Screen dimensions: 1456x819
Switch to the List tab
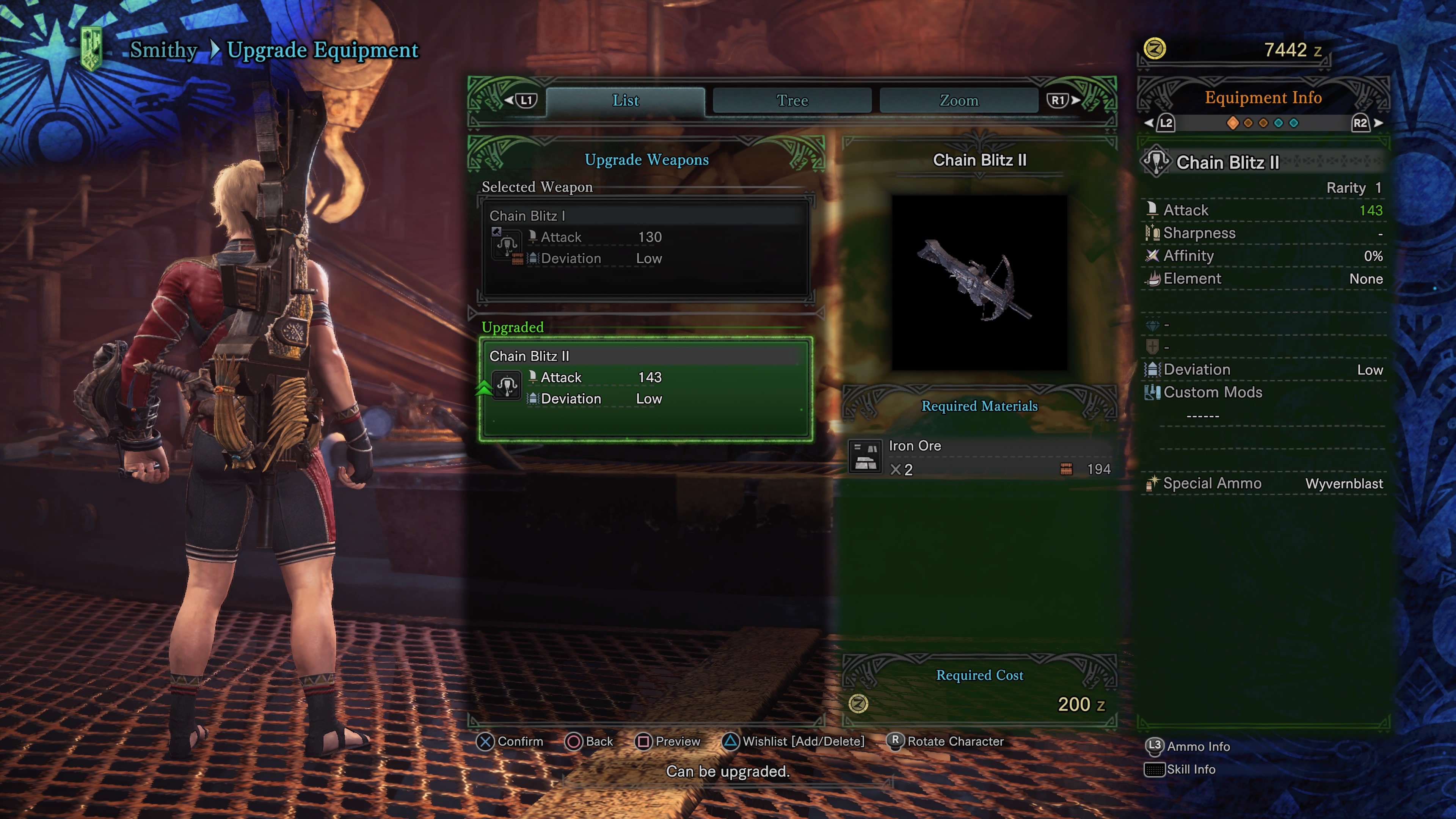click(x=625, y=100)
